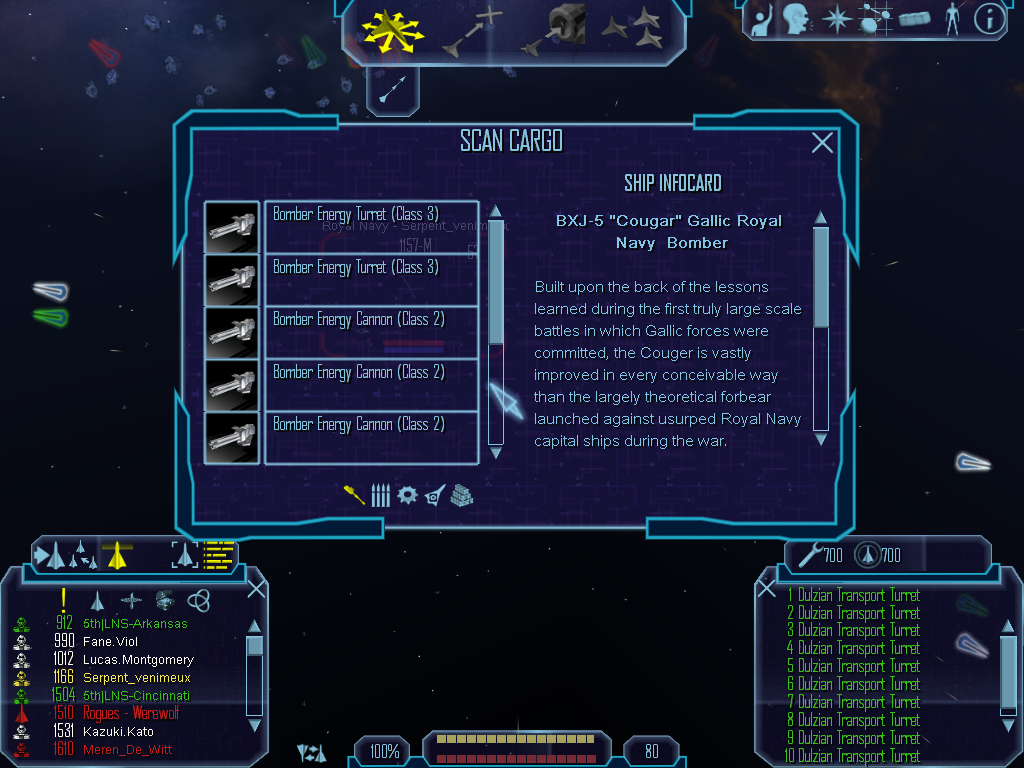Show the ammunition filter in Scan Cargo
Viewport: 1024px width, 768px height.
(380, 495)
